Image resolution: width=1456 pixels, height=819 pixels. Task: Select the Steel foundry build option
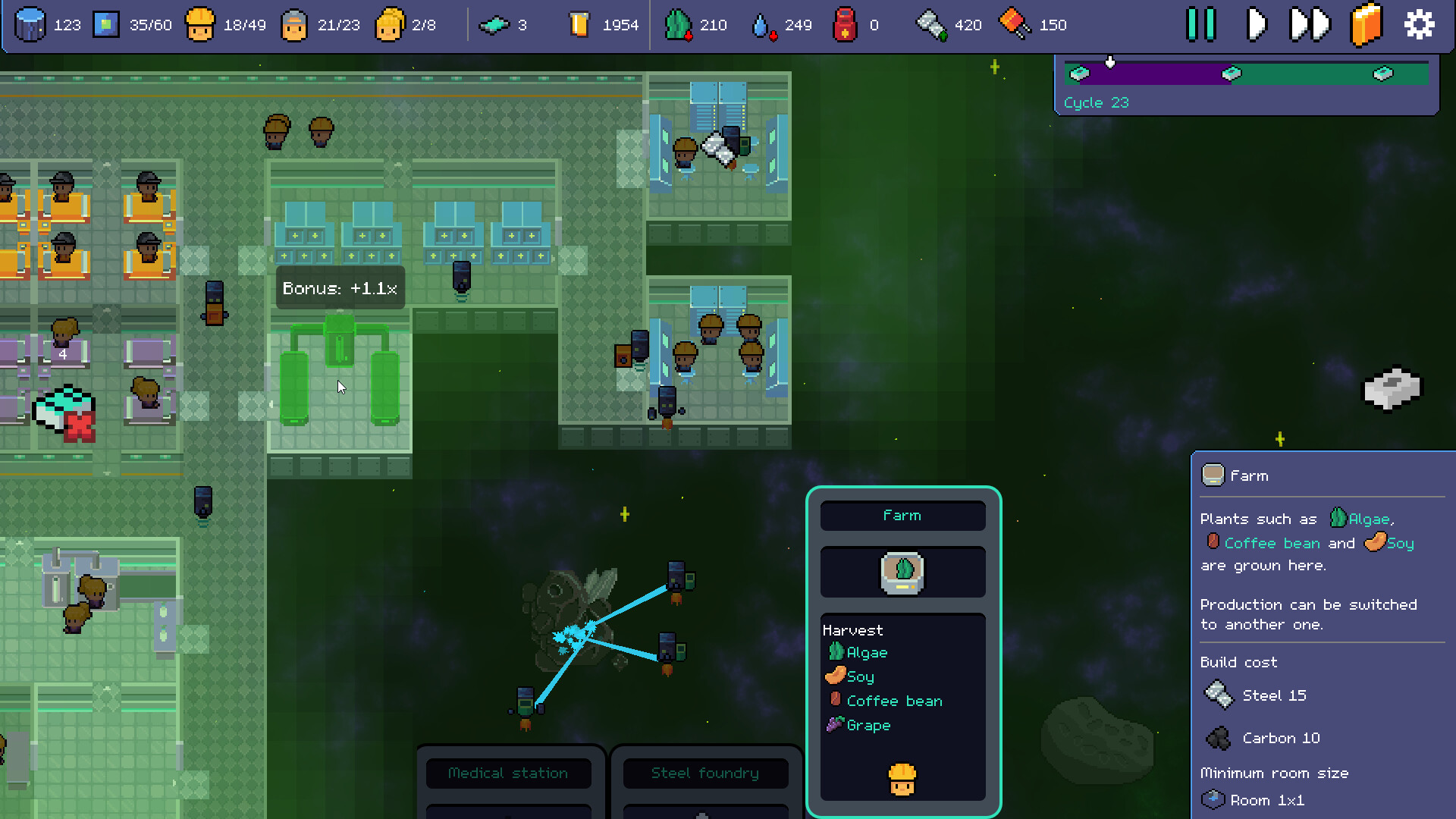[x=704, y=773]
